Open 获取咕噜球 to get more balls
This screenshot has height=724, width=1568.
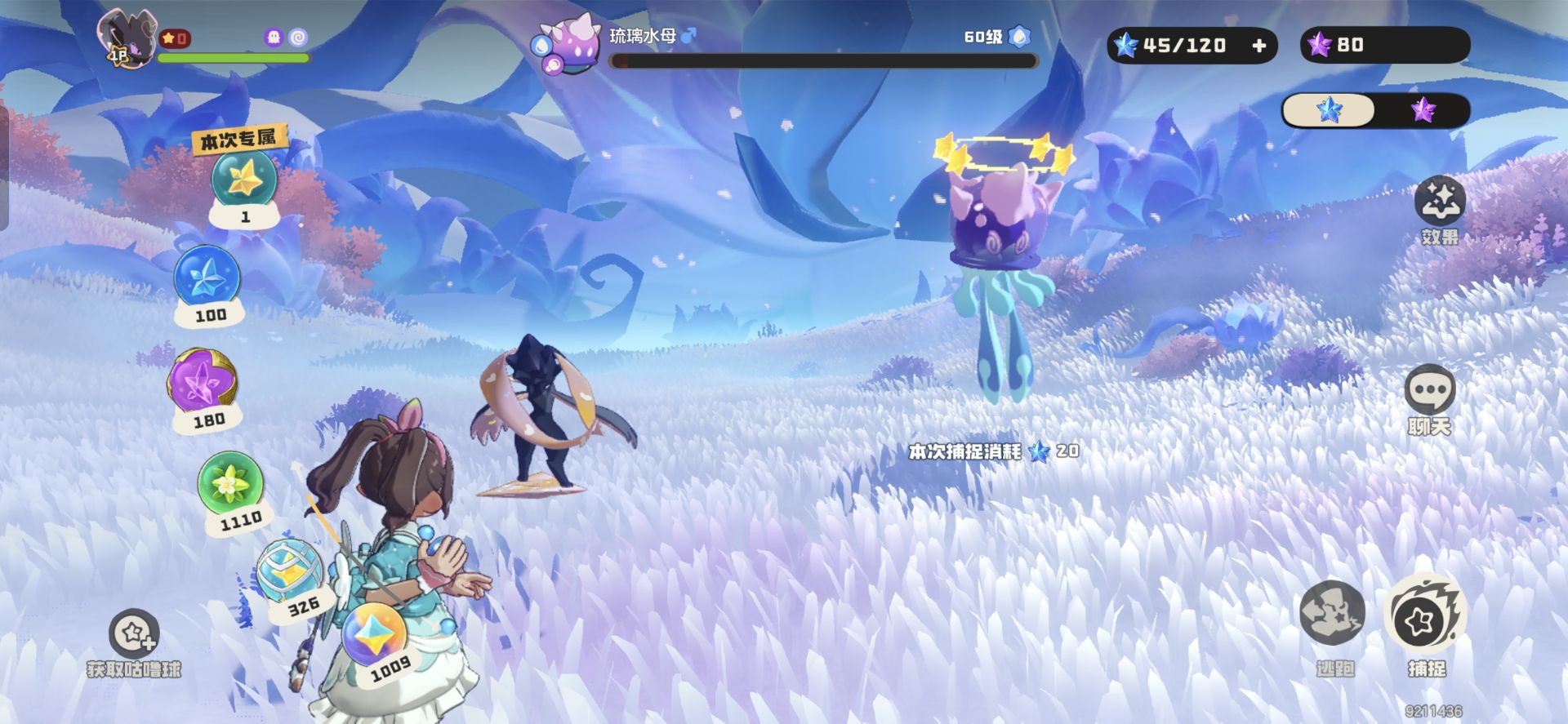pos(134,634)
